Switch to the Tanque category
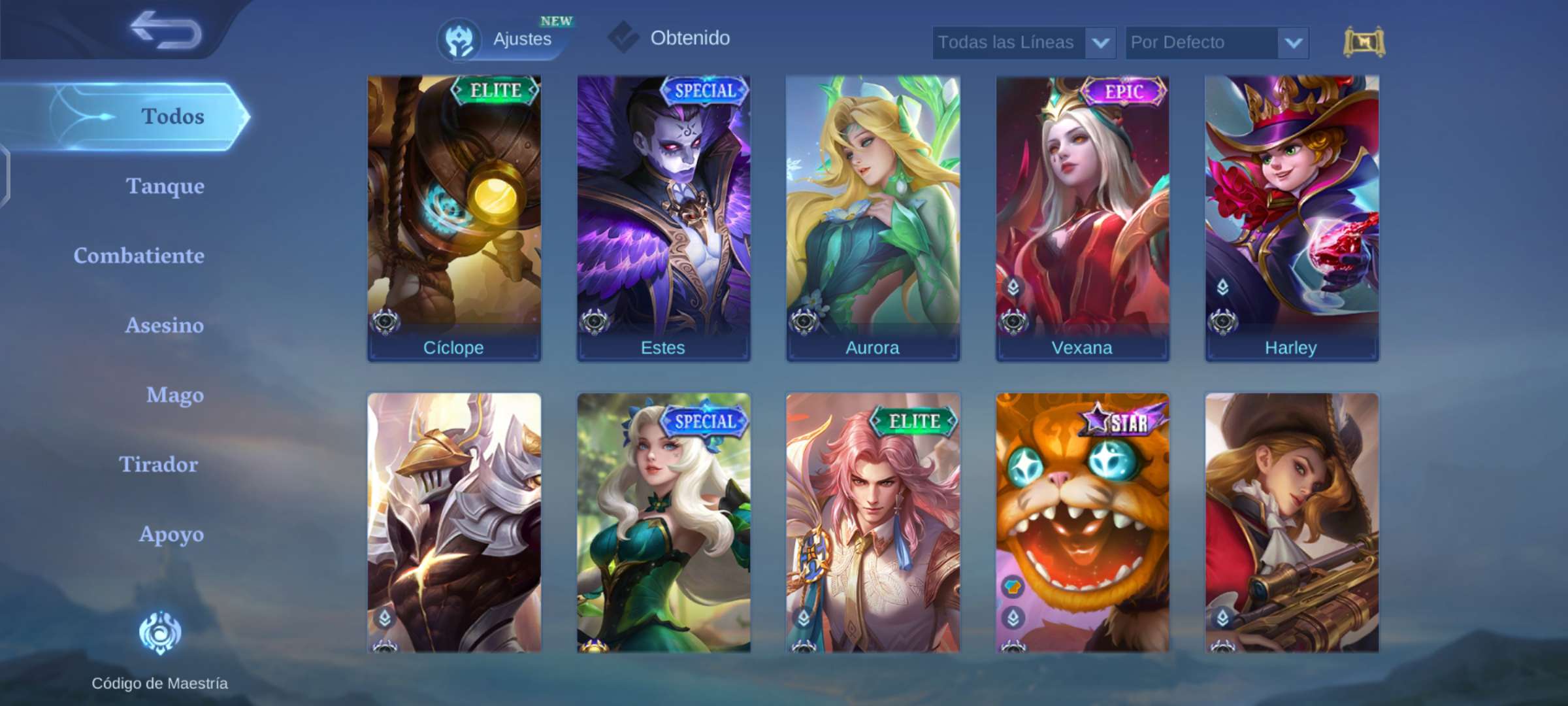 pos(165,186)
